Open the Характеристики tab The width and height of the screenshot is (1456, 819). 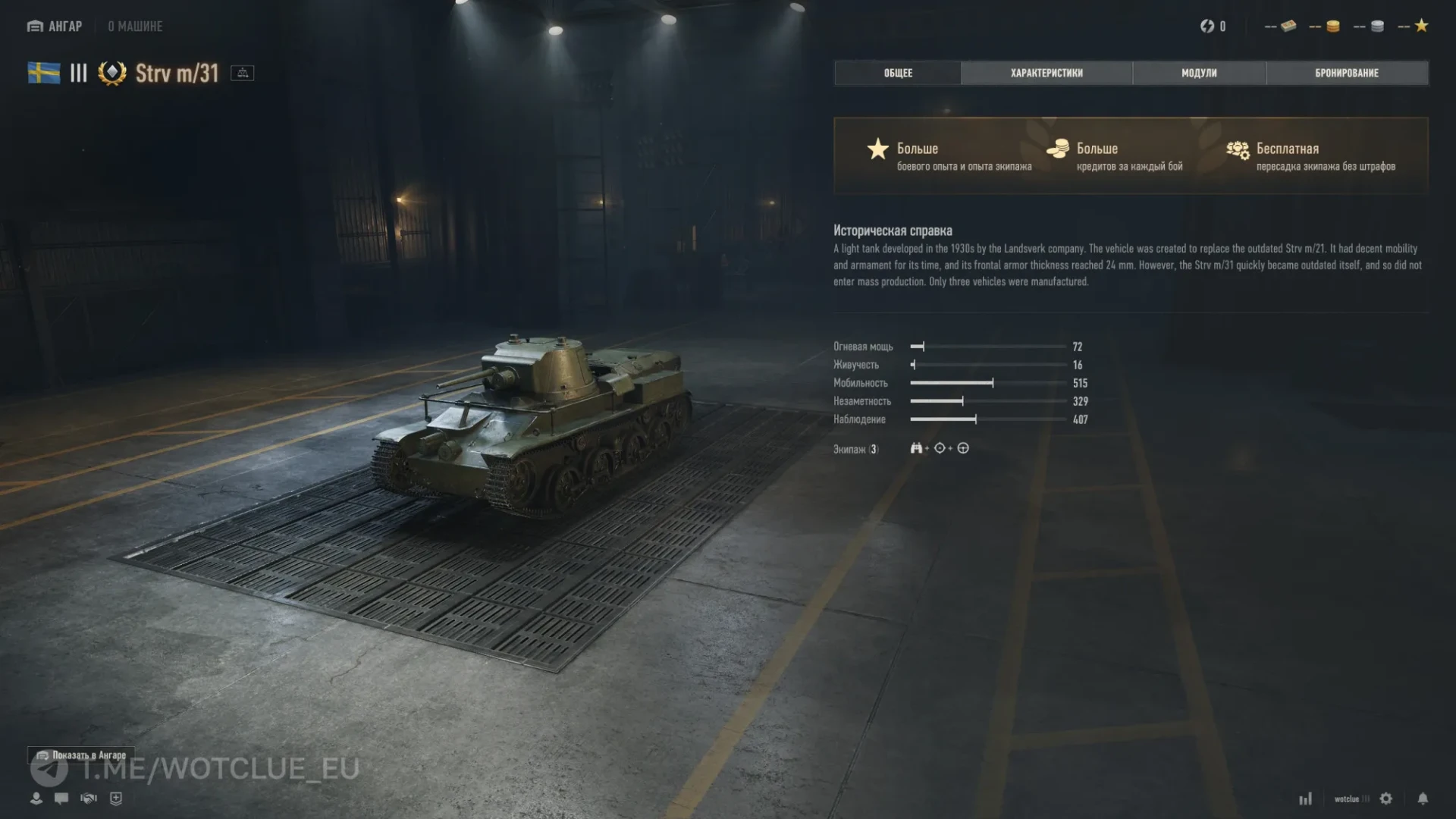click(x=1046, y=73)
